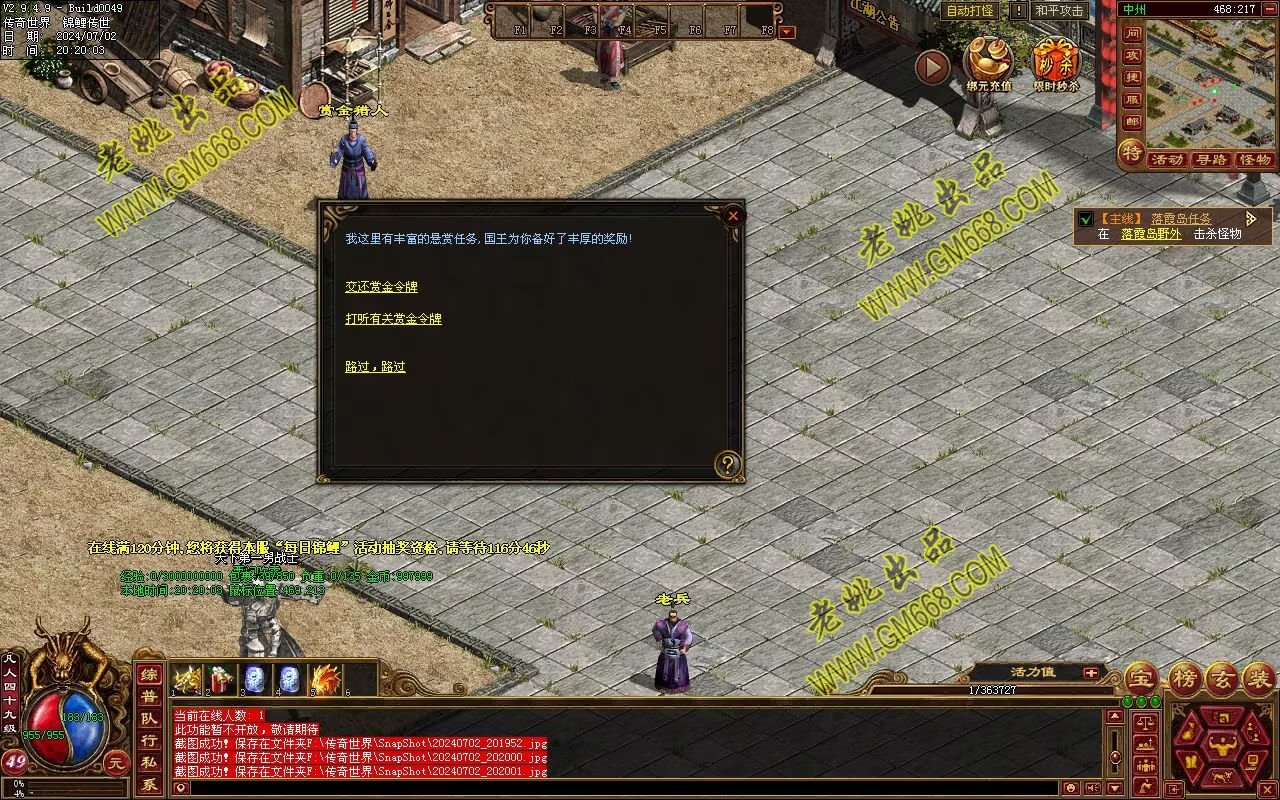The width and height of the screenshot is (1280, 800).
Task: Select the 打听有关赏金令牌 dialogue option
Action: tap(393, 319)
